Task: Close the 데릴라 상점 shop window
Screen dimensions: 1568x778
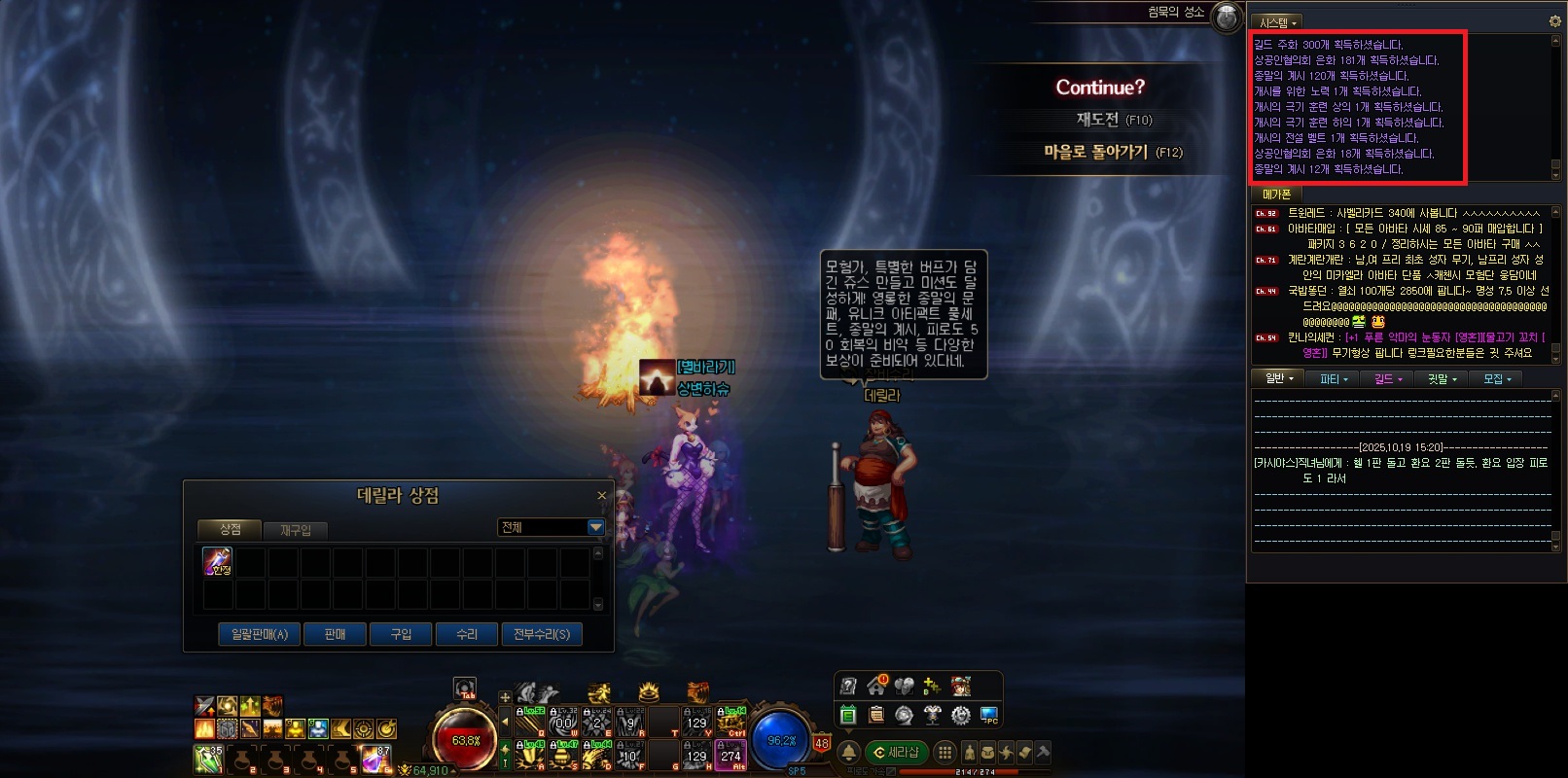Action: [x=601, y=496]
